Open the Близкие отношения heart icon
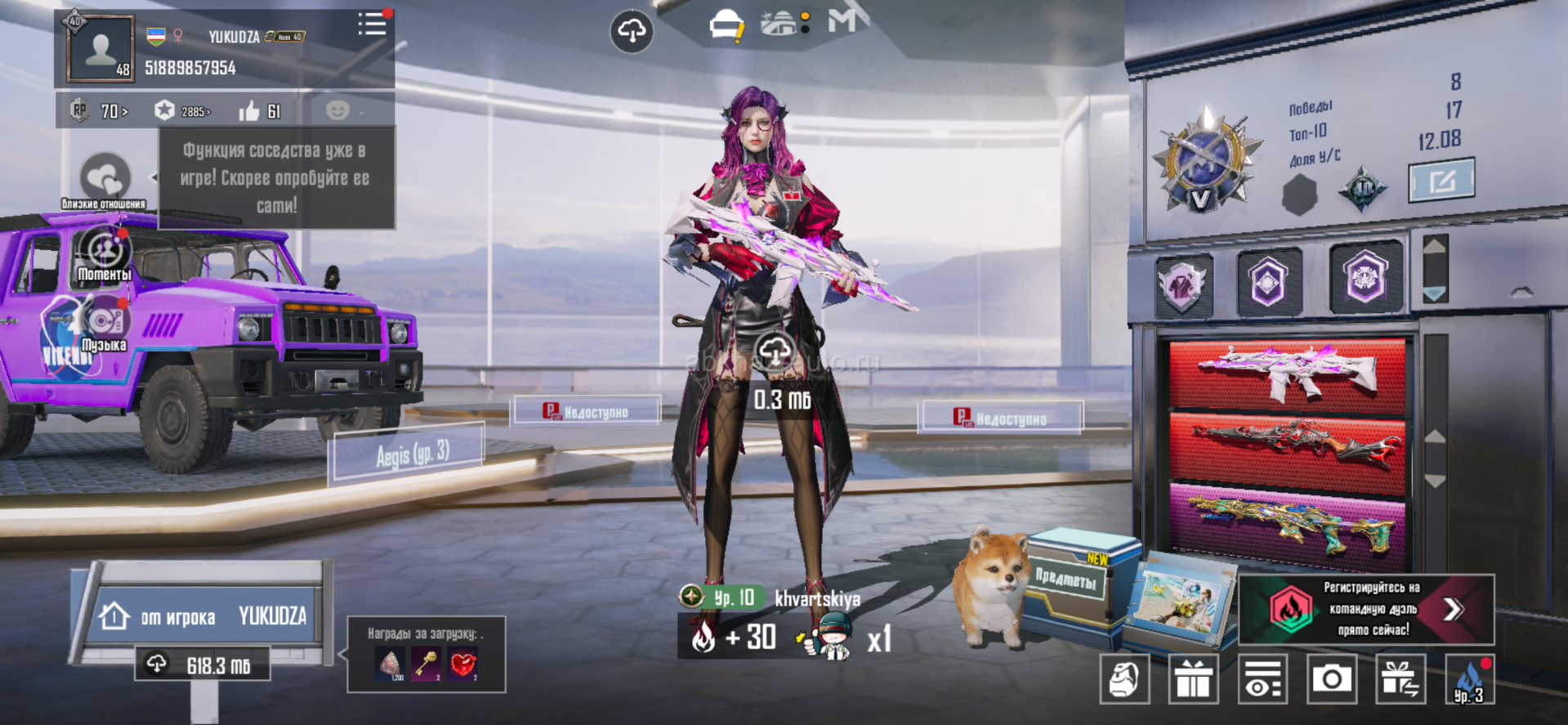The width and height of the screenshot is (1568, 725). (105, 177)
